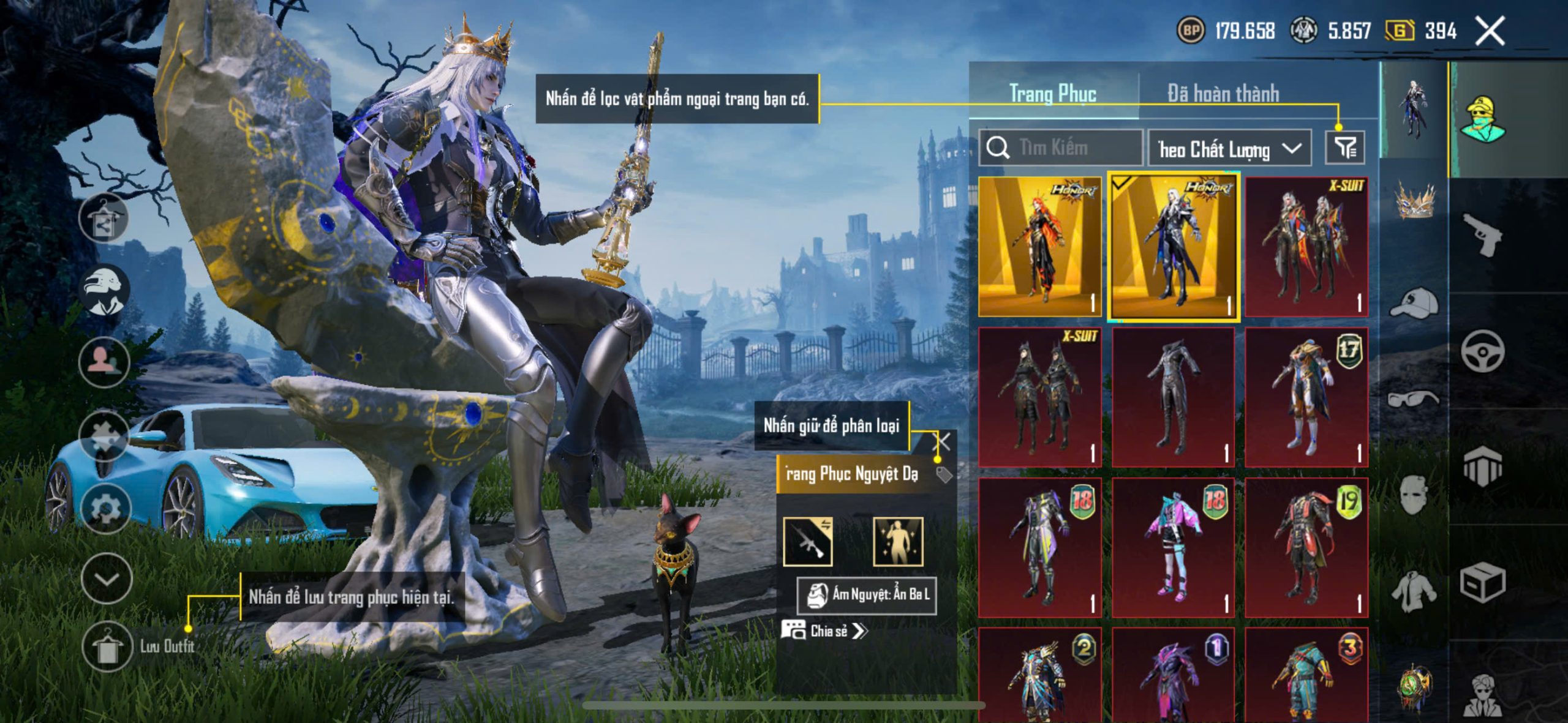Choose the sunglasses eyewear category
This screenshot has height=723, width=1568.
pyautogui.click(x=1414, y=399)
